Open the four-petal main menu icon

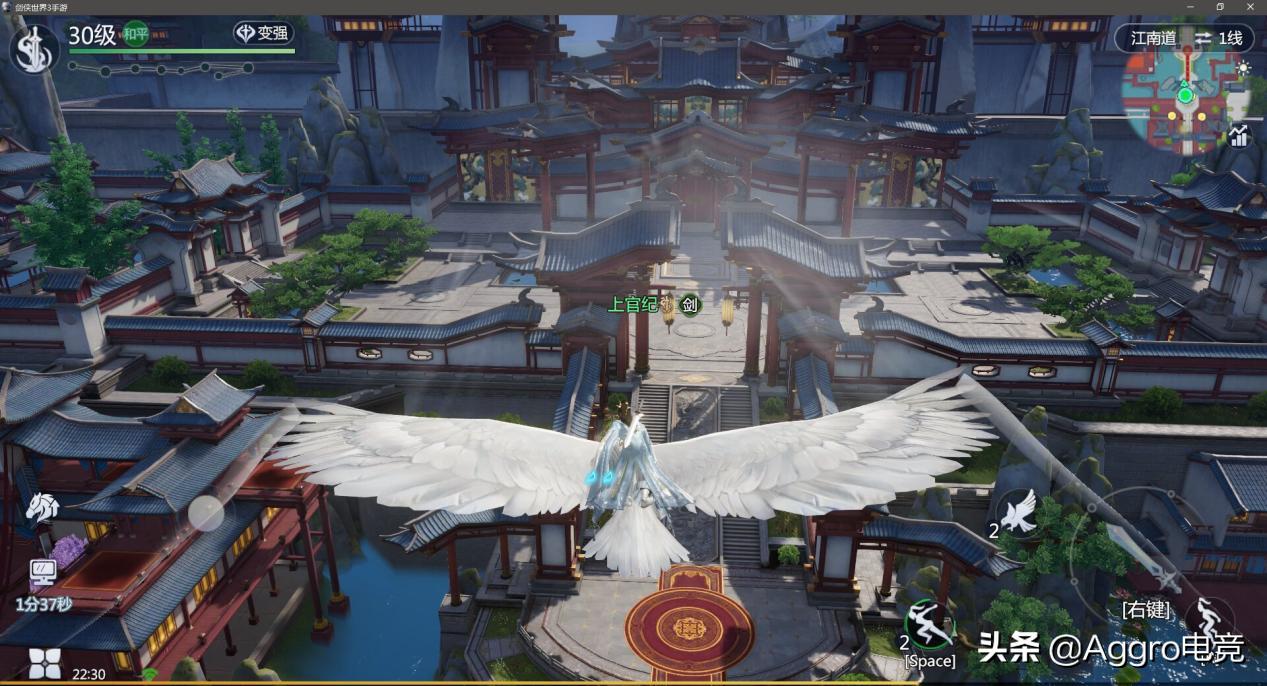44,663
